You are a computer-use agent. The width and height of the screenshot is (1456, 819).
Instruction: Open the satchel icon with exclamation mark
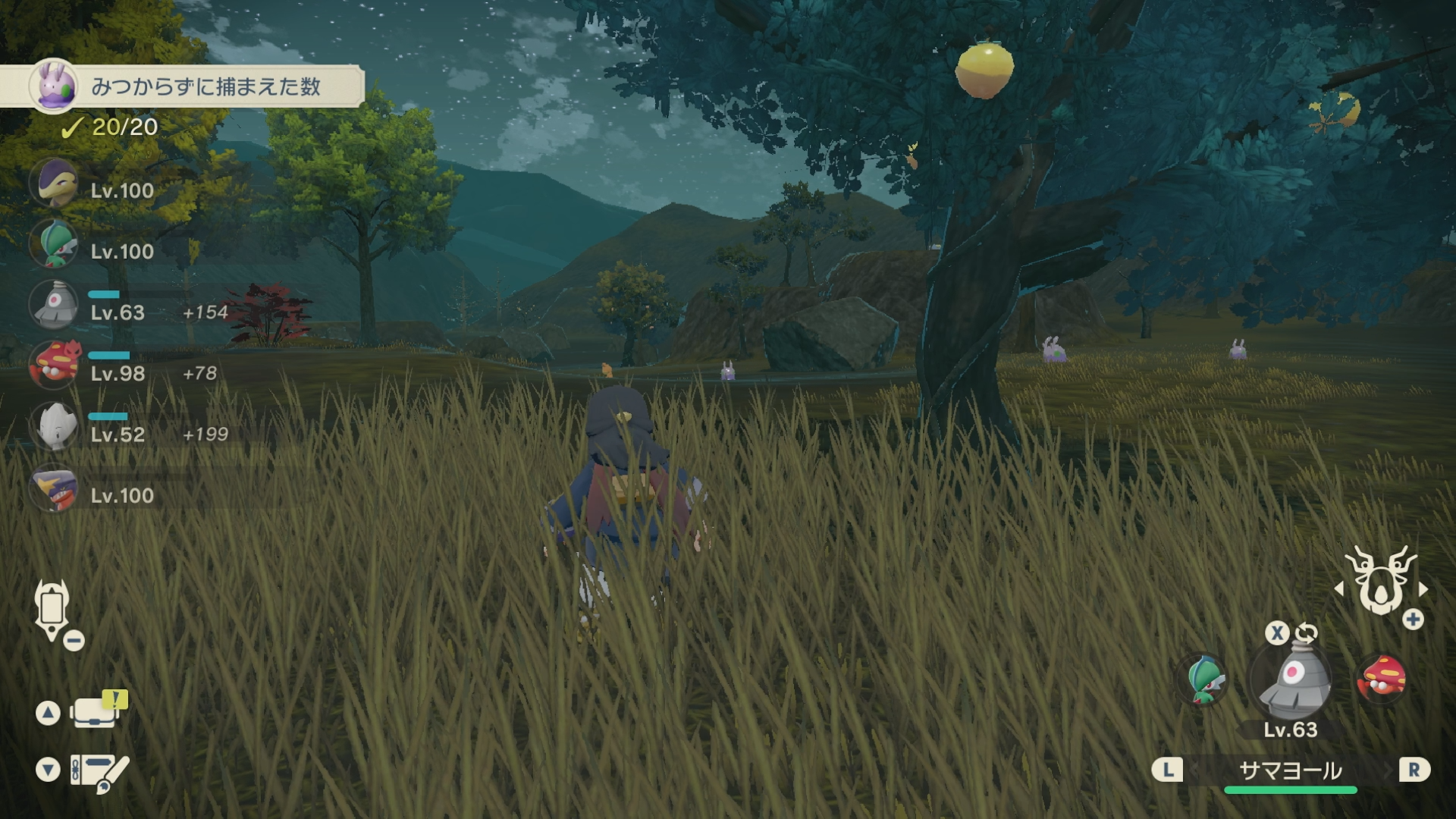tap(95, 711)
